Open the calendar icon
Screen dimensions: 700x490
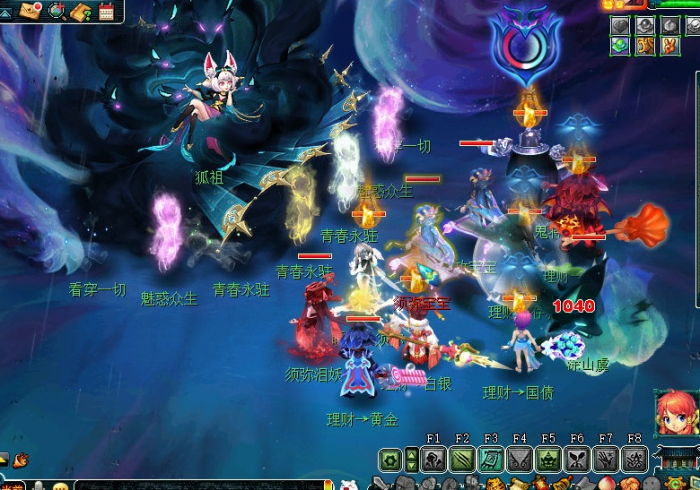[x=107, y=11]
